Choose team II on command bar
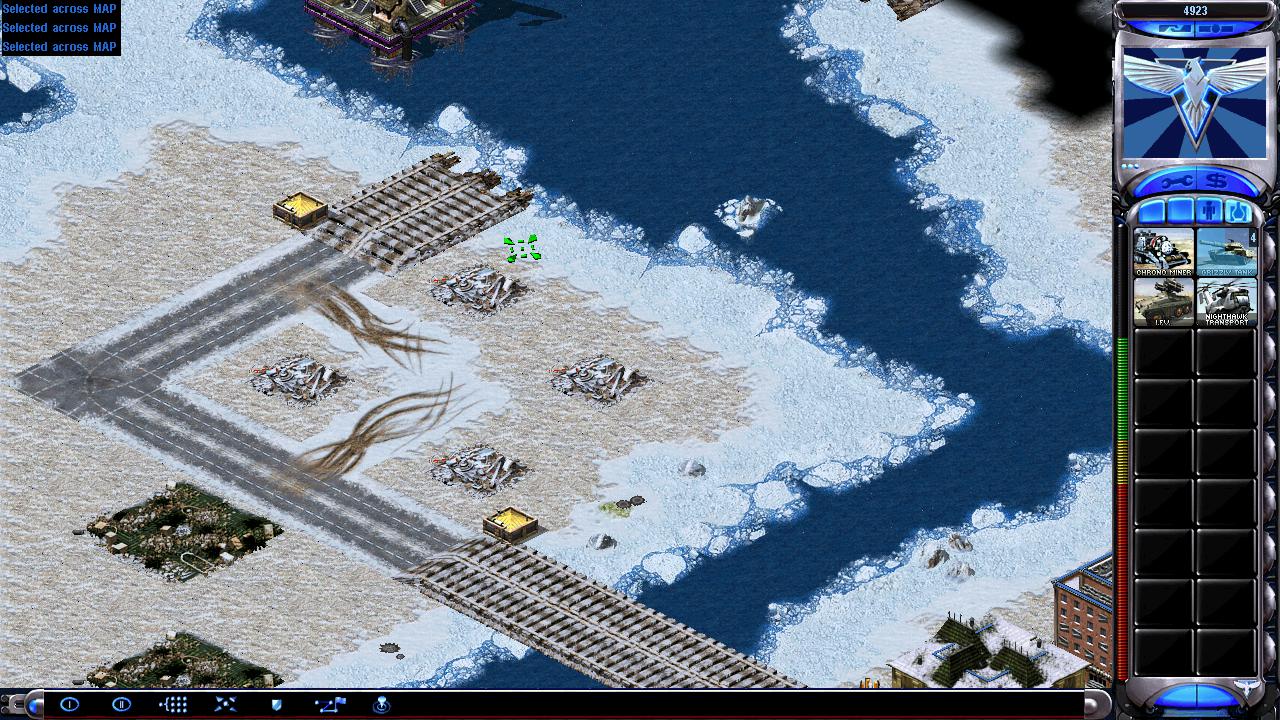Screen dimensions: 1280x720 tap(121, 704)
